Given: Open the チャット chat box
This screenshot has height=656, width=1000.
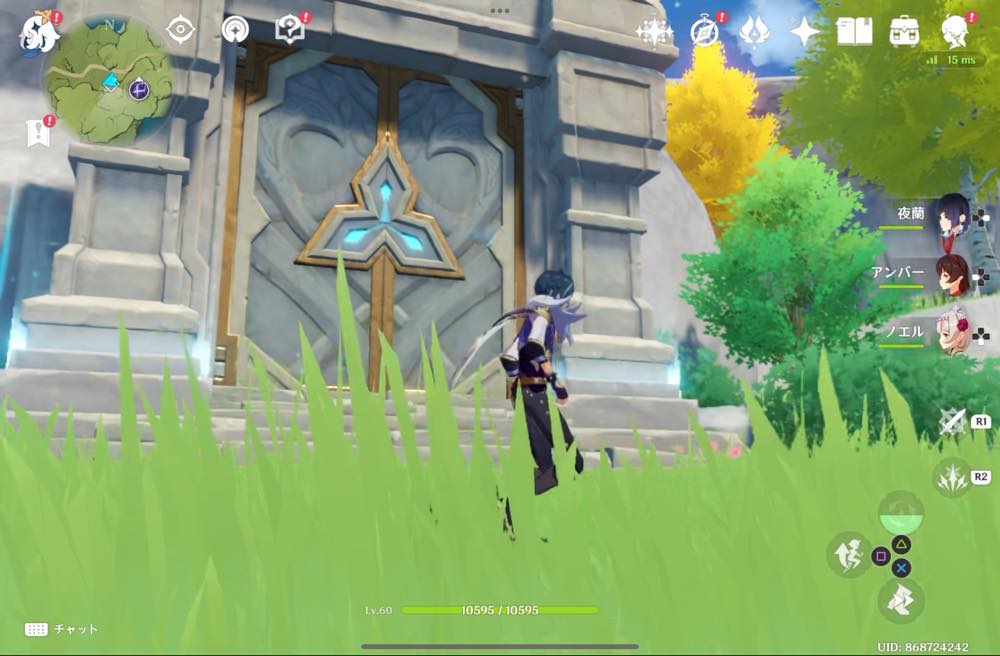Looking at the screenshot, I should point(62,629).
